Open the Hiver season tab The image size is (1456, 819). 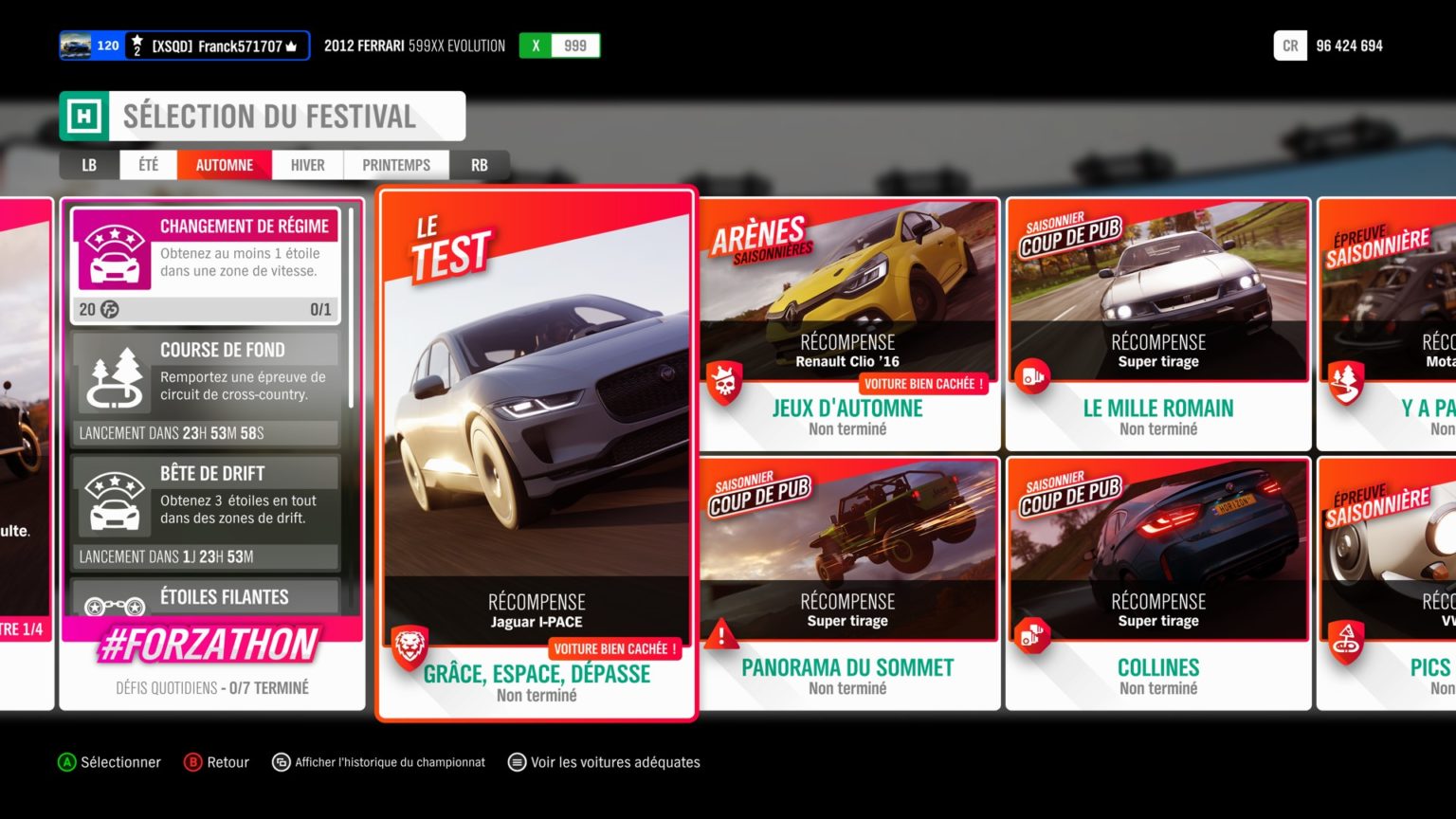pyautogui.click(x=307, y=165)
